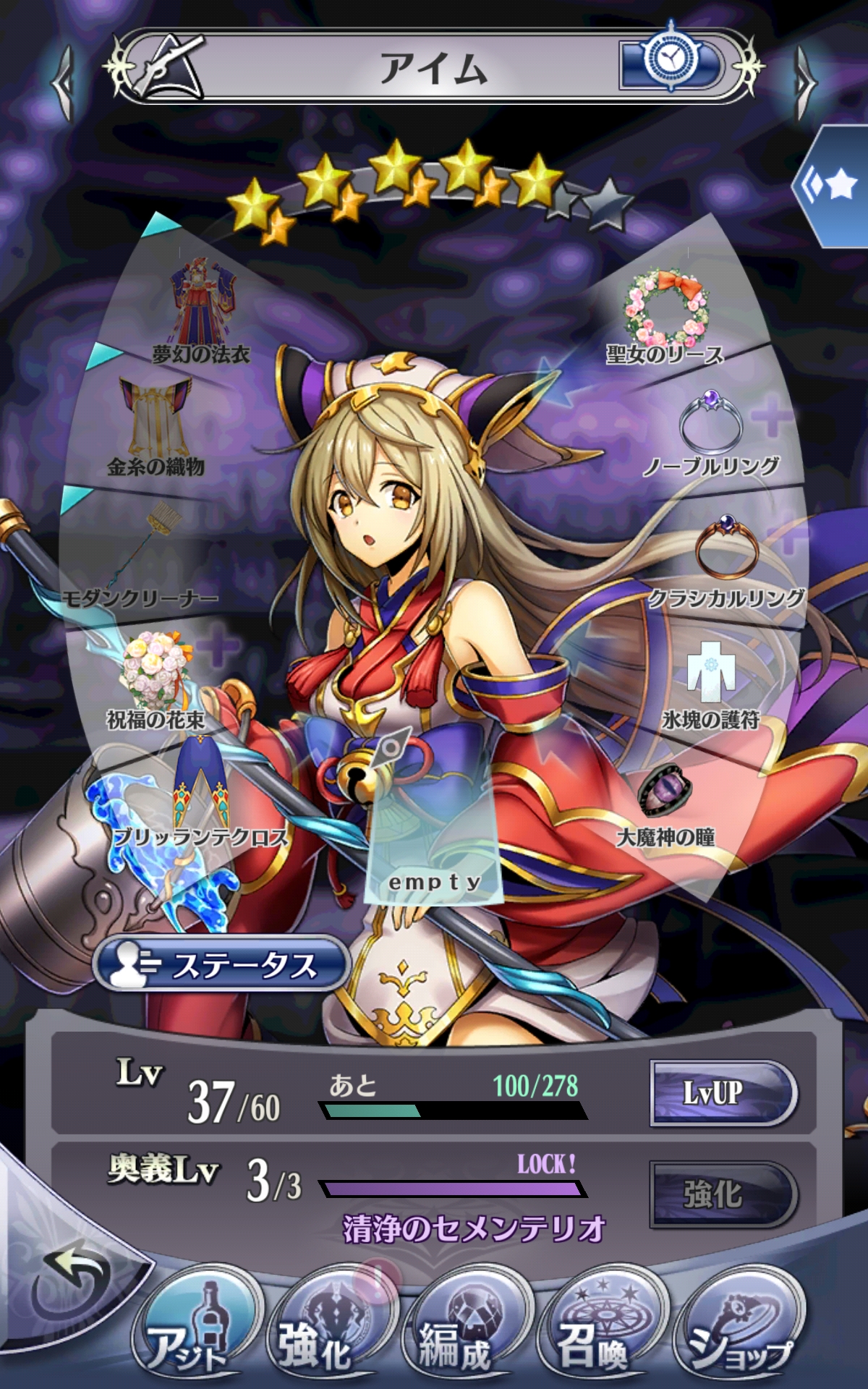Open the ステータス status panel
The image size is (868, 1389).
click(x=221, y=965)
